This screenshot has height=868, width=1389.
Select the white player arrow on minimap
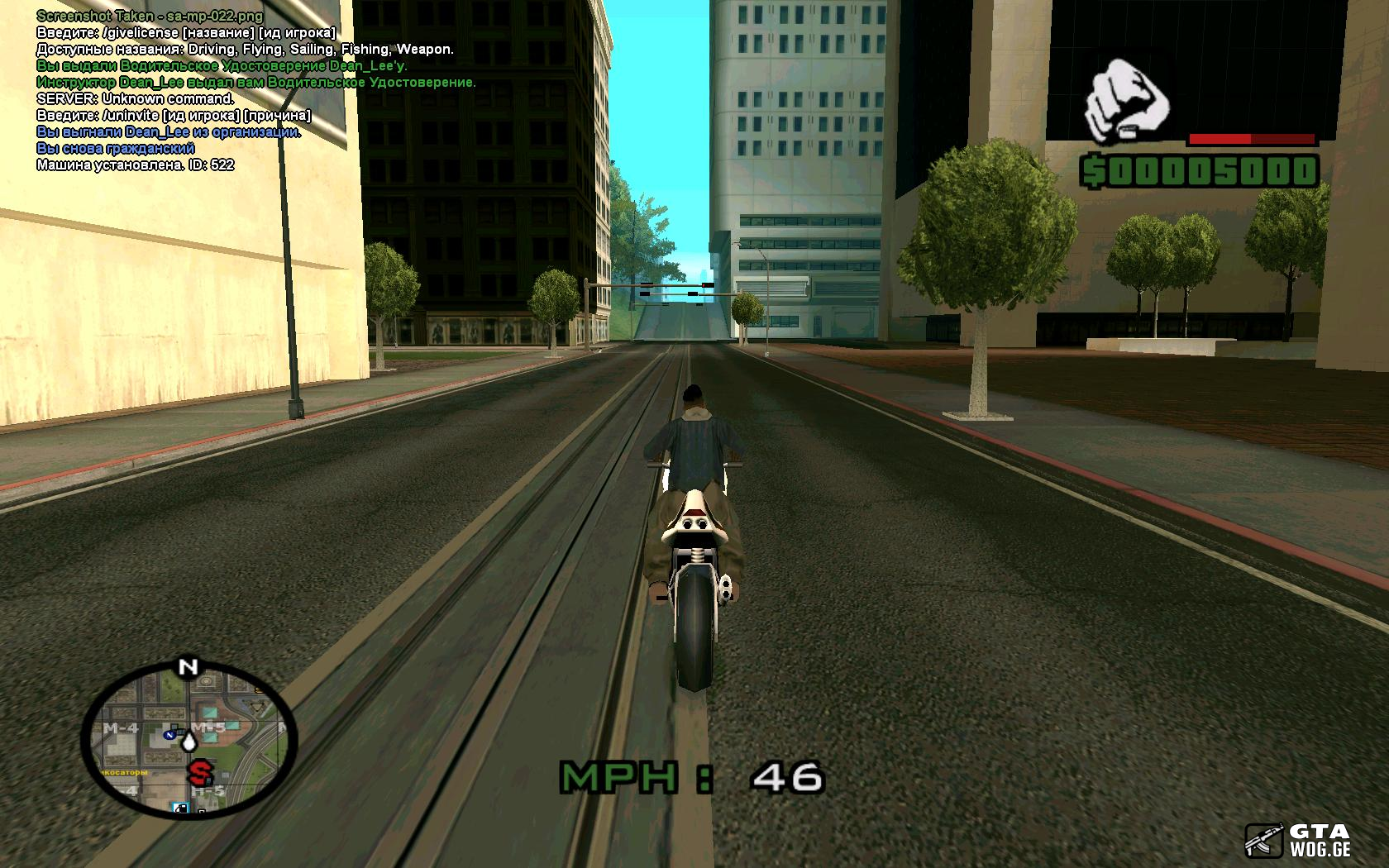click(190, 742)
